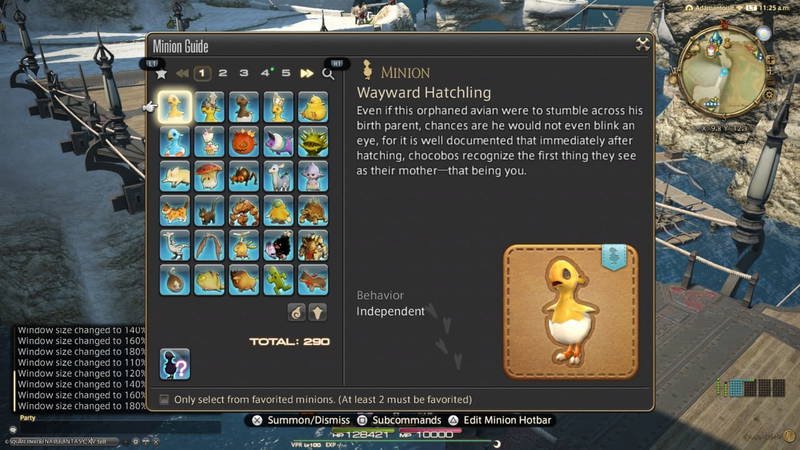Click the random minion question mark icon
Screen dimensions: 800x450
pos(175,364)
